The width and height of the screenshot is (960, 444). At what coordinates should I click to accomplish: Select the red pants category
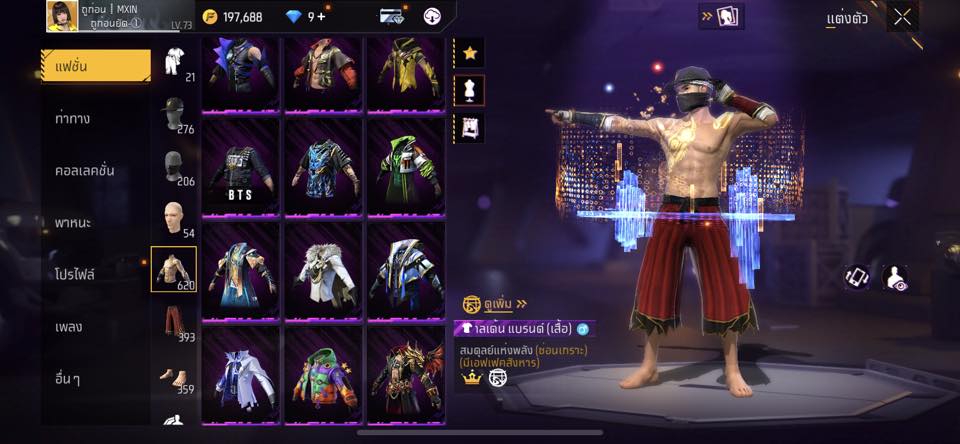pyautogui.click(x=174, y=322)
